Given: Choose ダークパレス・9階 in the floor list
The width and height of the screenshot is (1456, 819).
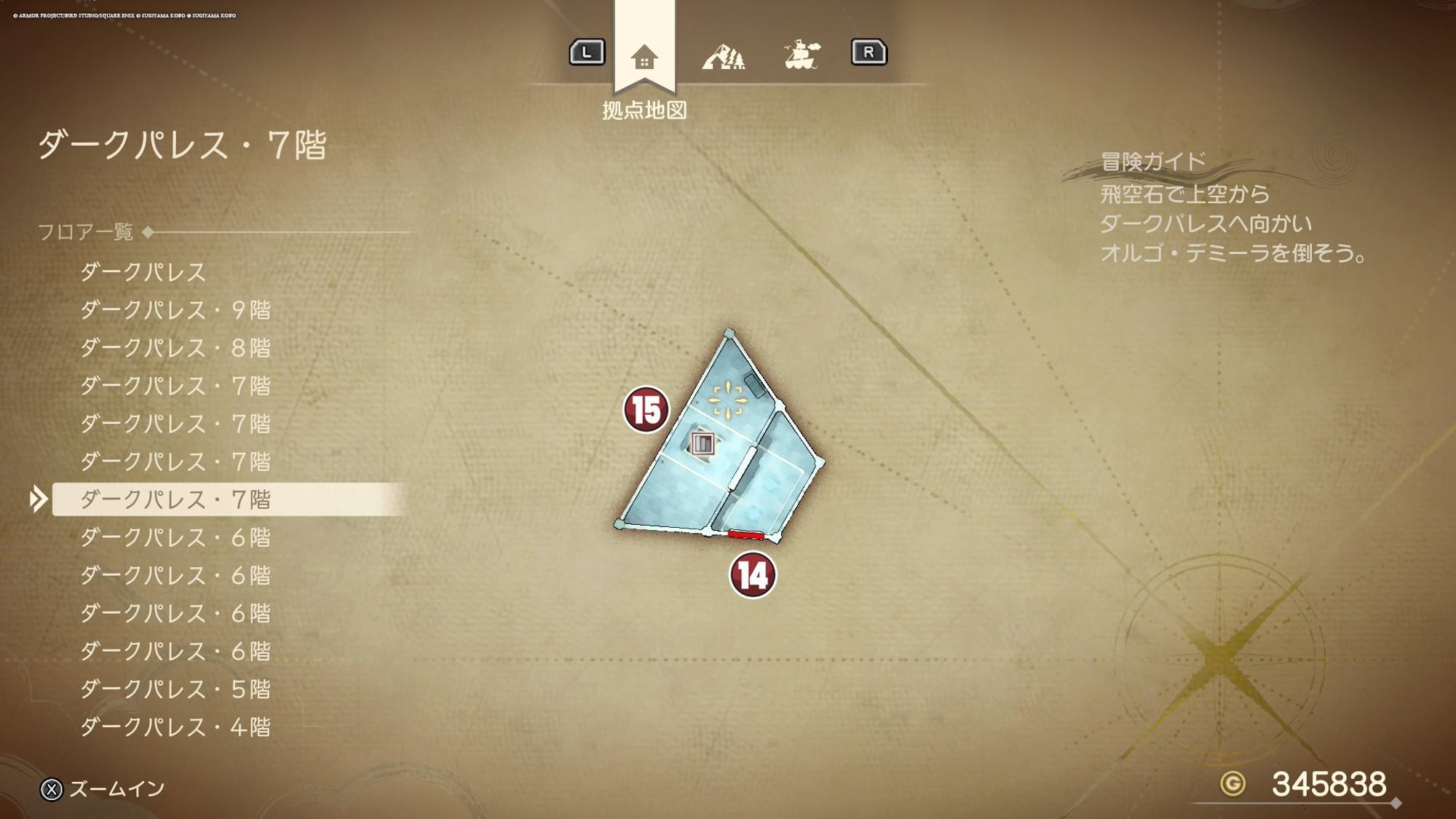Looking at the screenshot, I should pyautogui.click(x=175, y=310).
